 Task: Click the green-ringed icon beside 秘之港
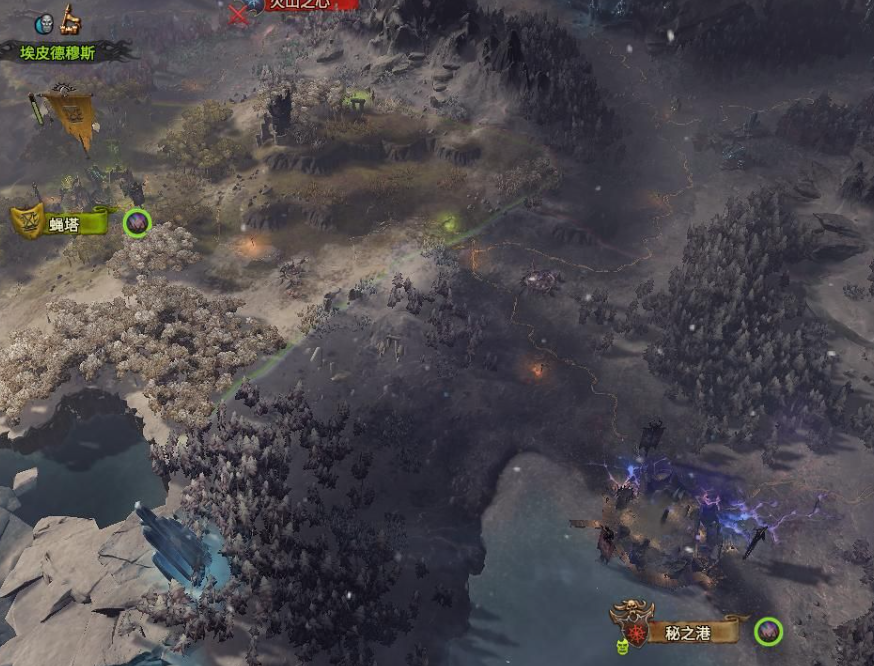click(767, 631)
